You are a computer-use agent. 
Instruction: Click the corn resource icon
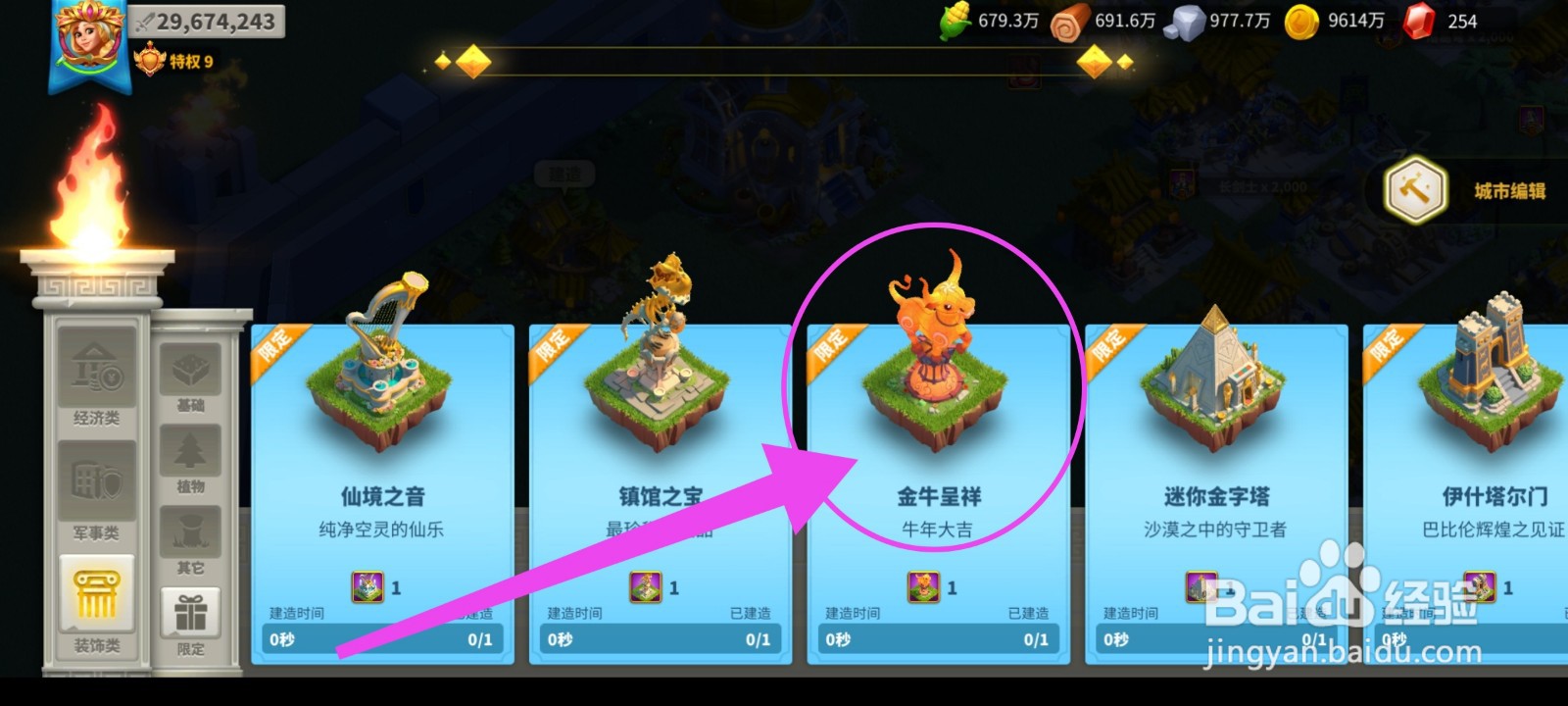tap(953, 18)
